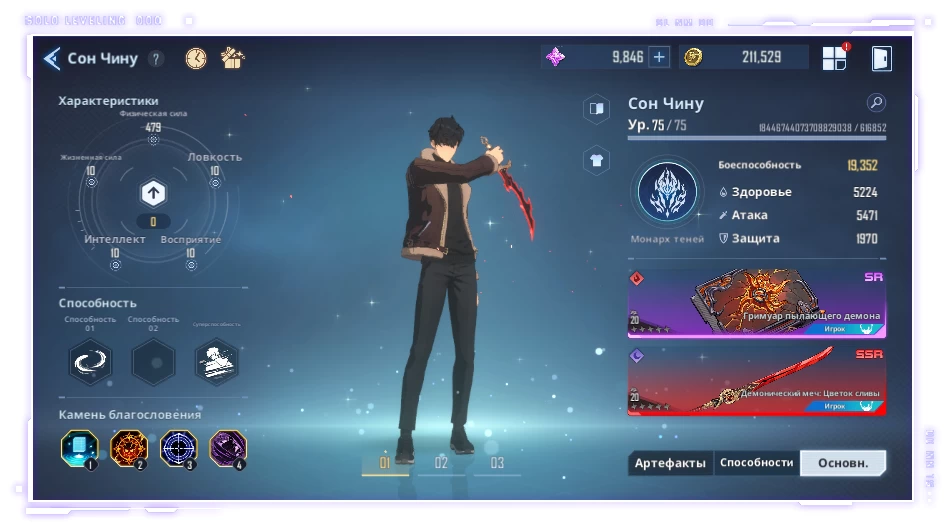Select the Гримуар пылающего демона weapon card
The height and width of the screenshot is (530, 950).
pos(756,303)
